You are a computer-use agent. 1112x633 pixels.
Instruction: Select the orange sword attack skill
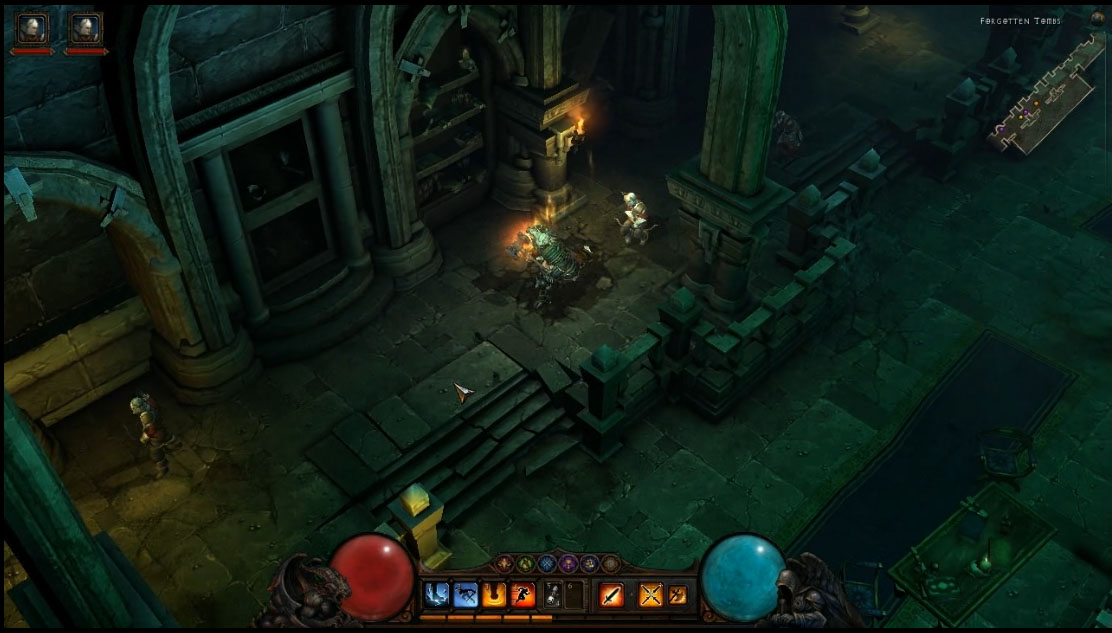pyautogui.click(x=611, y=596)
